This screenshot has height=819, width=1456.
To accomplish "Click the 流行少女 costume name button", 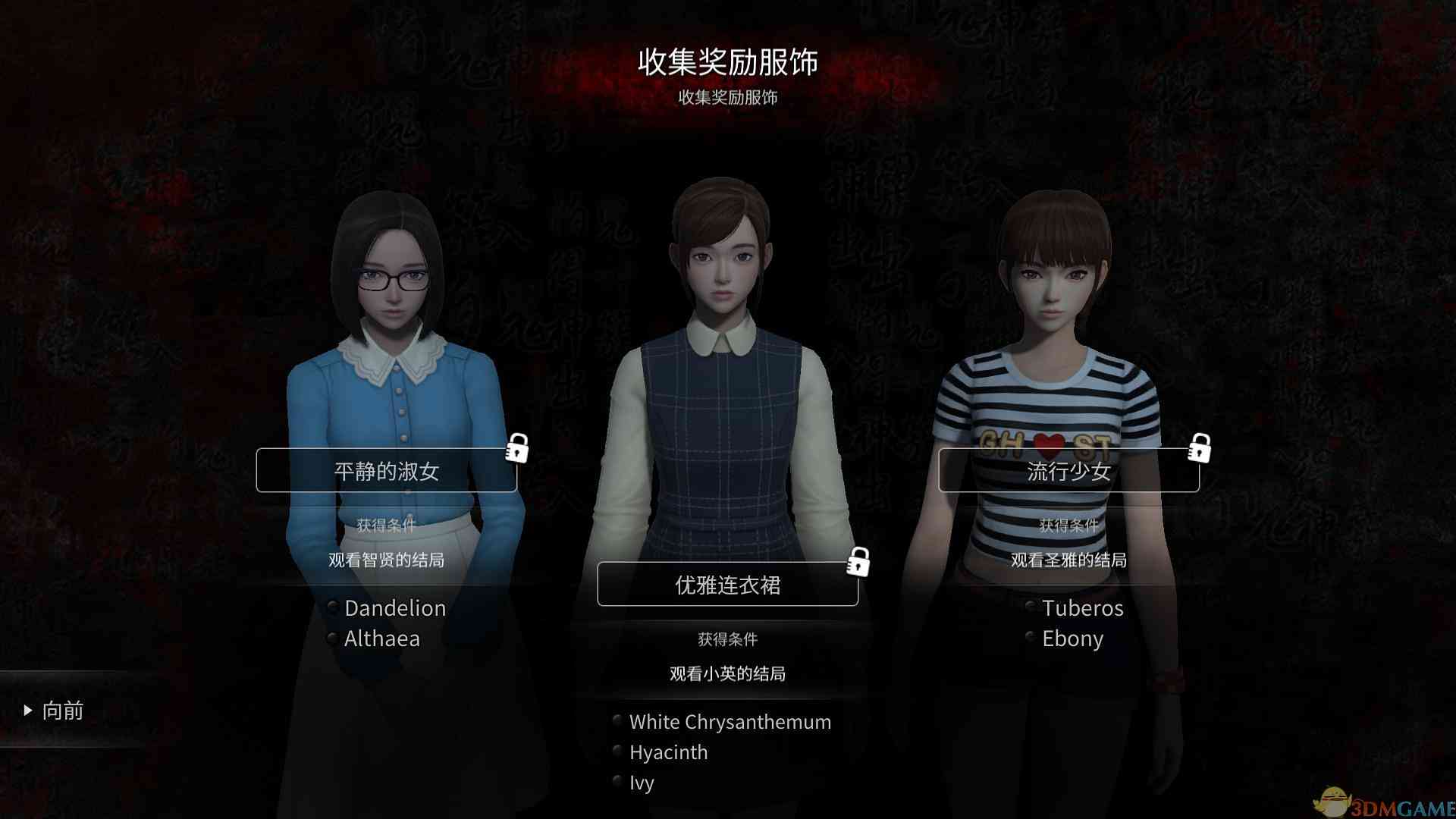I will click(1069, 470).
